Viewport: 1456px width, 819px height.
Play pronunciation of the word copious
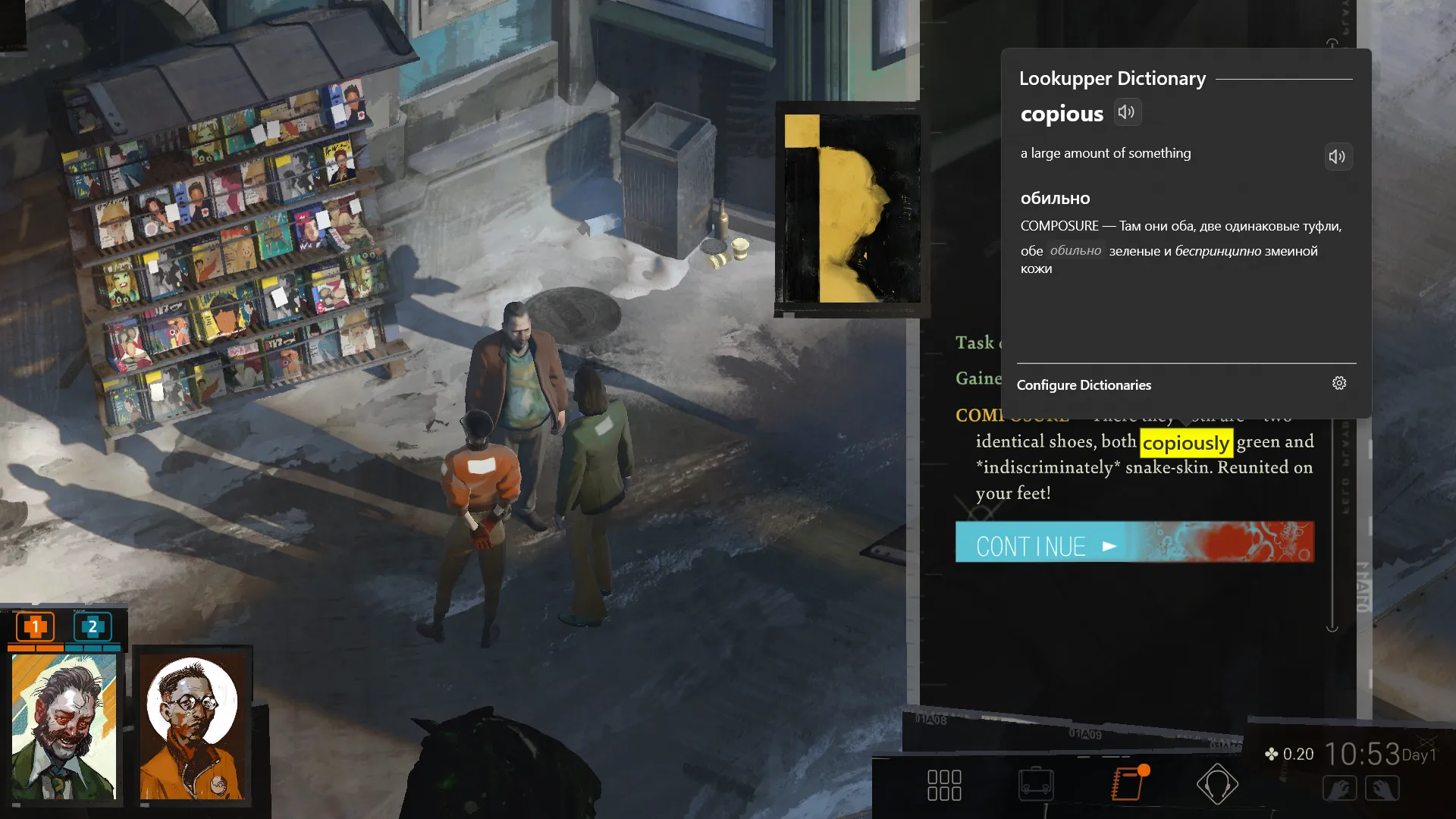point(1128,112)
